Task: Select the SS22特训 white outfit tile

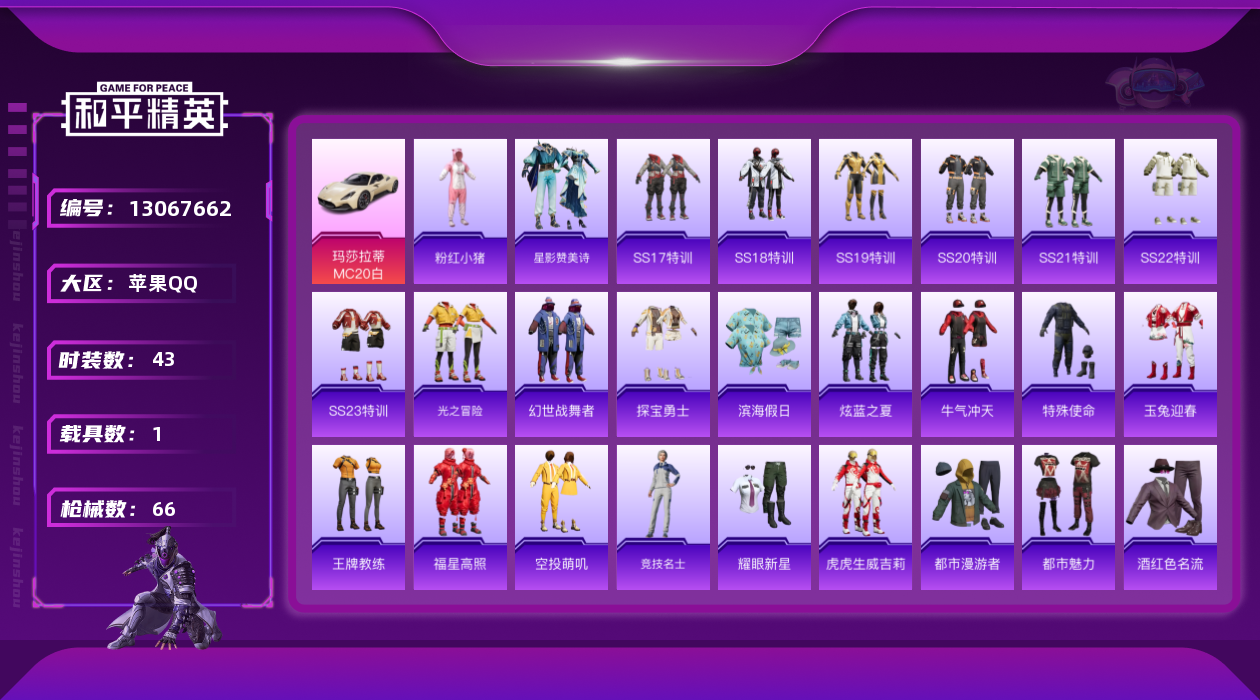Action: tap(1170, 211)
